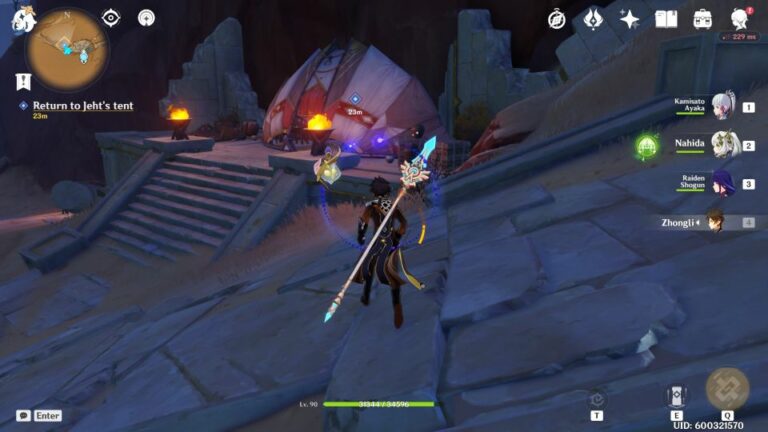Switch to Kamisato Ayaka in the party

click(x=722, y=107)
